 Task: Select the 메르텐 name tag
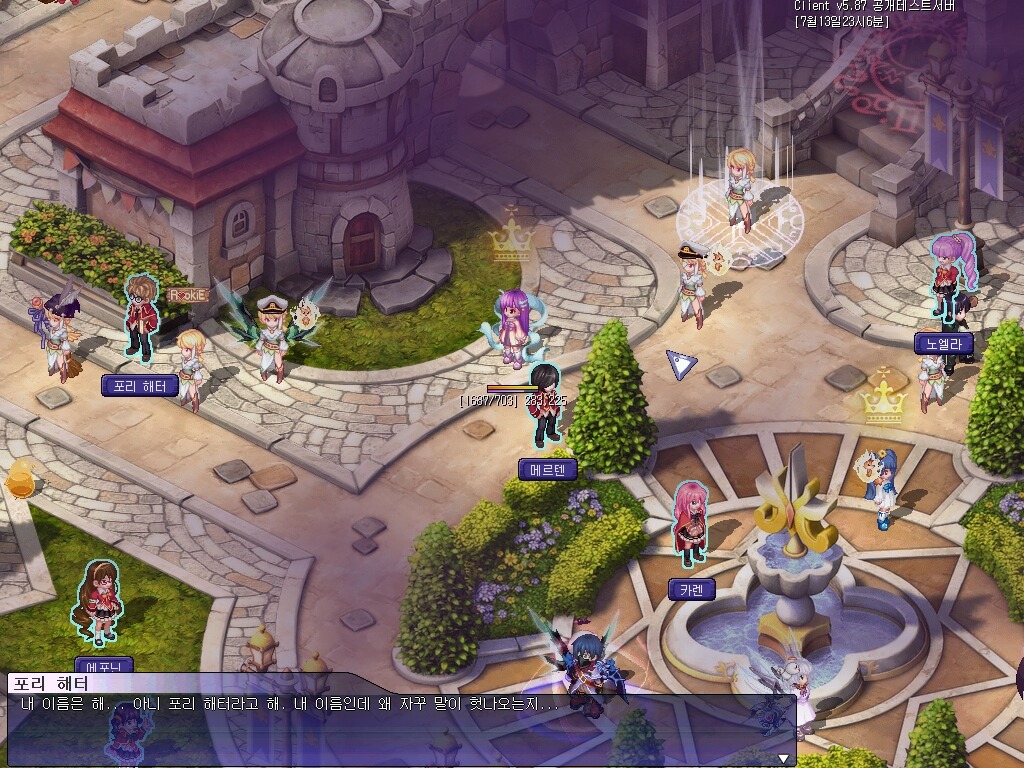pyautogui.click(x=547, y=469)
